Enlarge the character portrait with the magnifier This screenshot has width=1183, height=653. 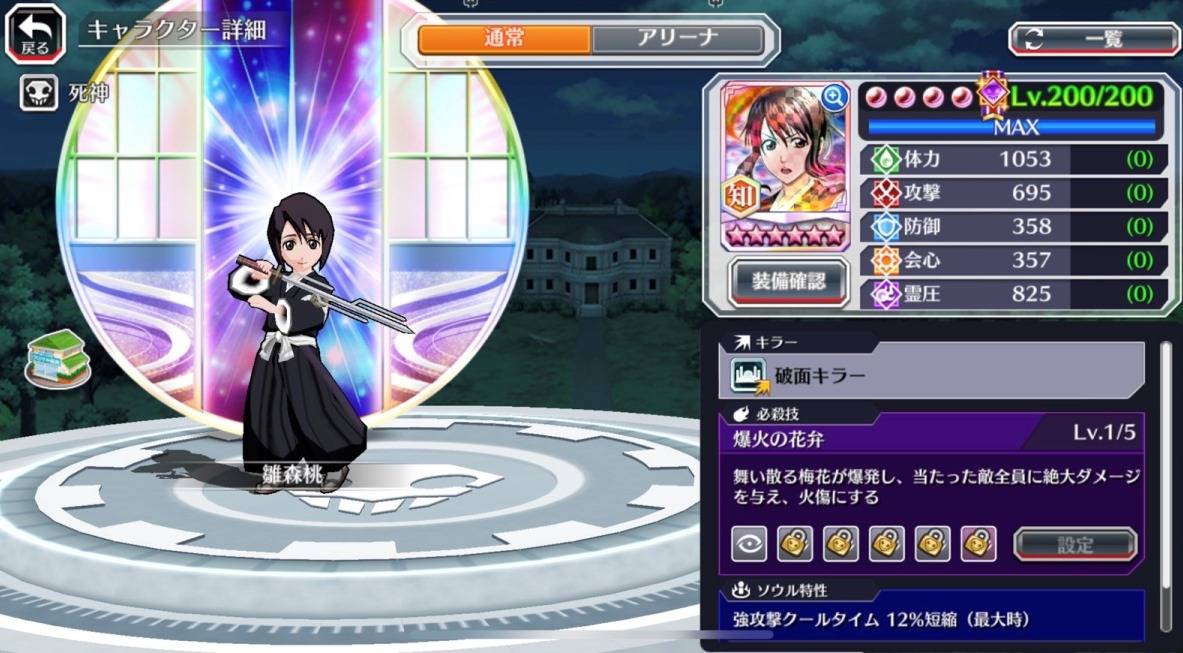(x=833, y=97)
